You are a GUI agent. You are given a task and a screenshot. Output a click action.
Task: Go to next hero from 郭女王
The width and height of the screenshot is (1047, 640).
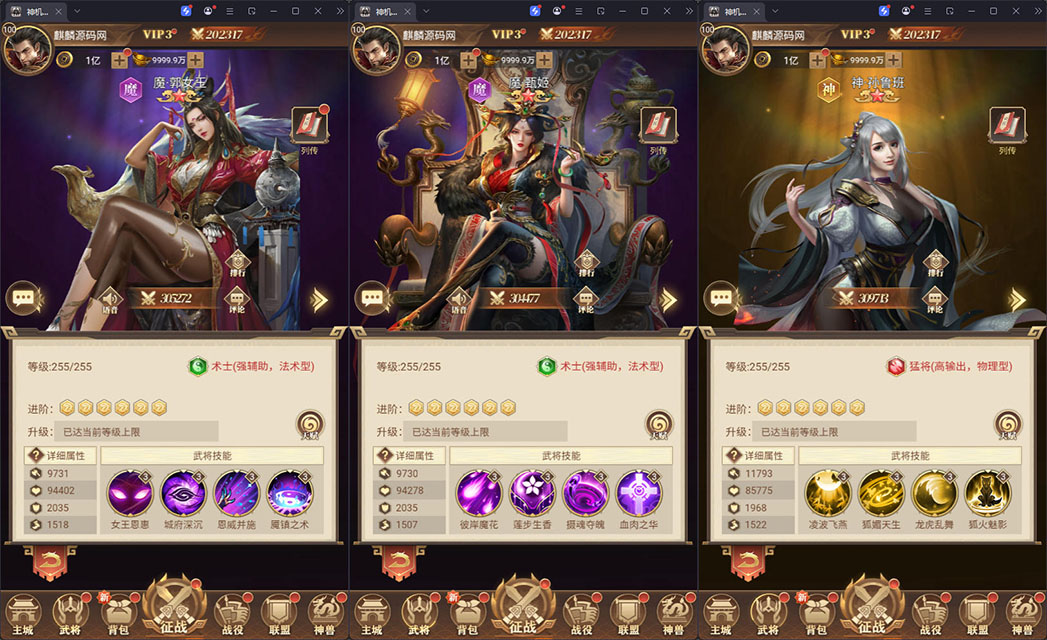pos(320,299)
